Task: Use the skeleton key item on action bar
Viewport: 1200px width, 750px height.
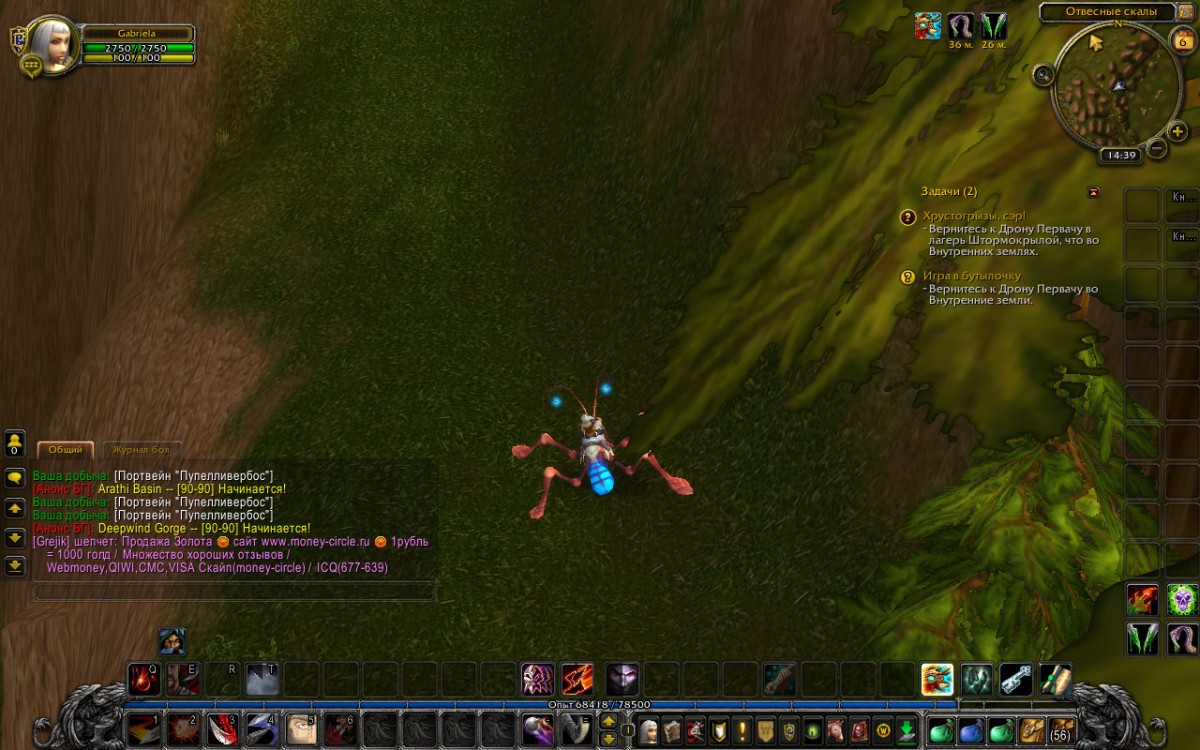Action: 1016,680
